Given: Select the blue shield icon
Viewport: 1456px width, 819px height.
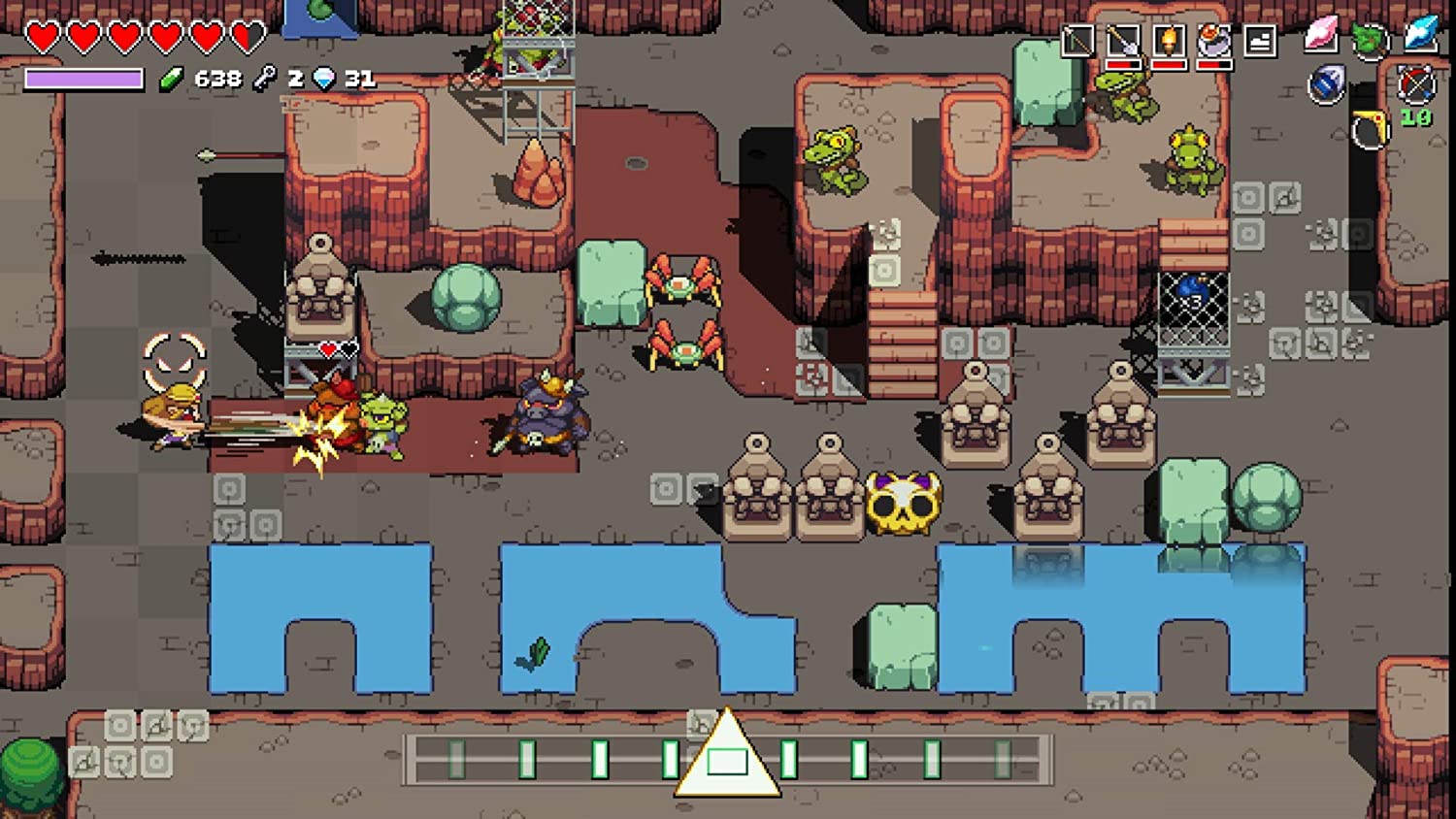Looking at the screenshot, I should point(1327,84).
